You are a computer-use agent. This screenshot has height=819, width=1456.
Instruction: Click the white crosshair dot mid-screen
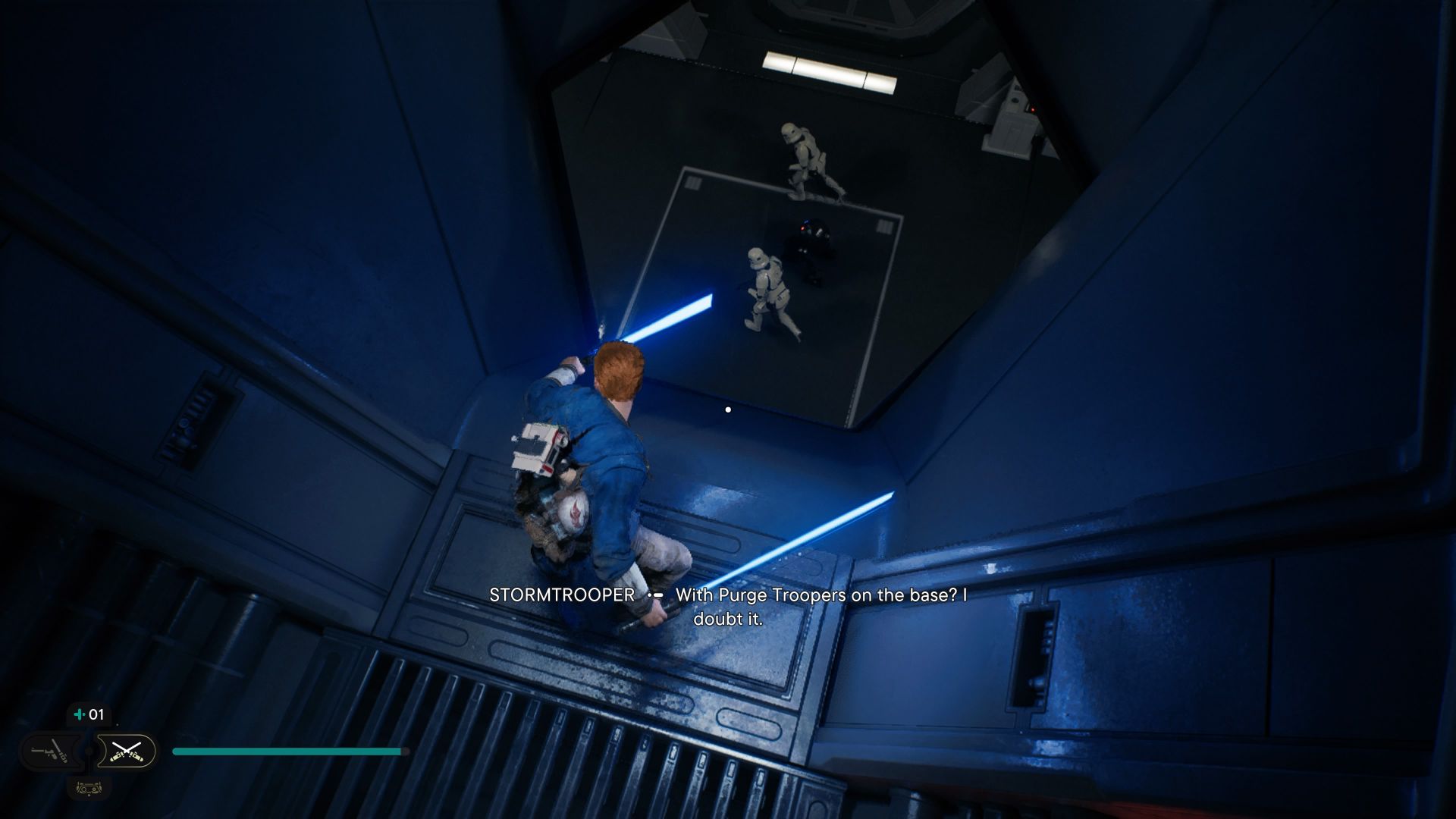[729, 409]
